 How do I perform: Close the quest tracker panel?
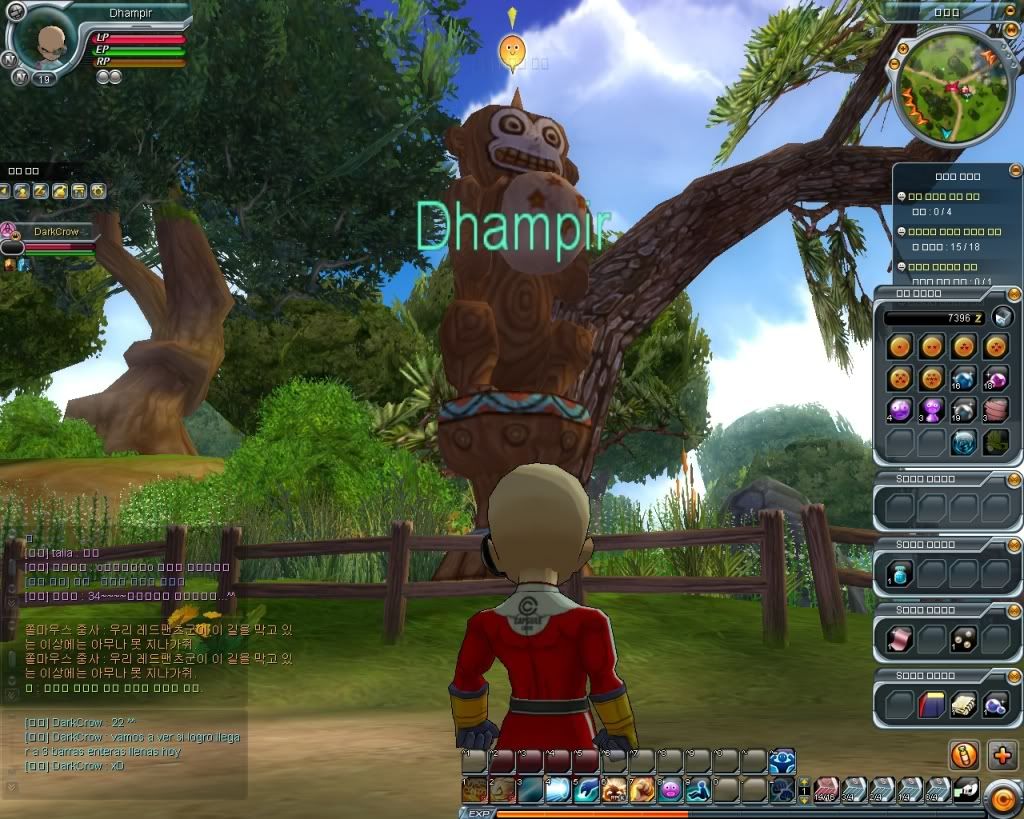pyautogui.click(x=1015, y=171)
